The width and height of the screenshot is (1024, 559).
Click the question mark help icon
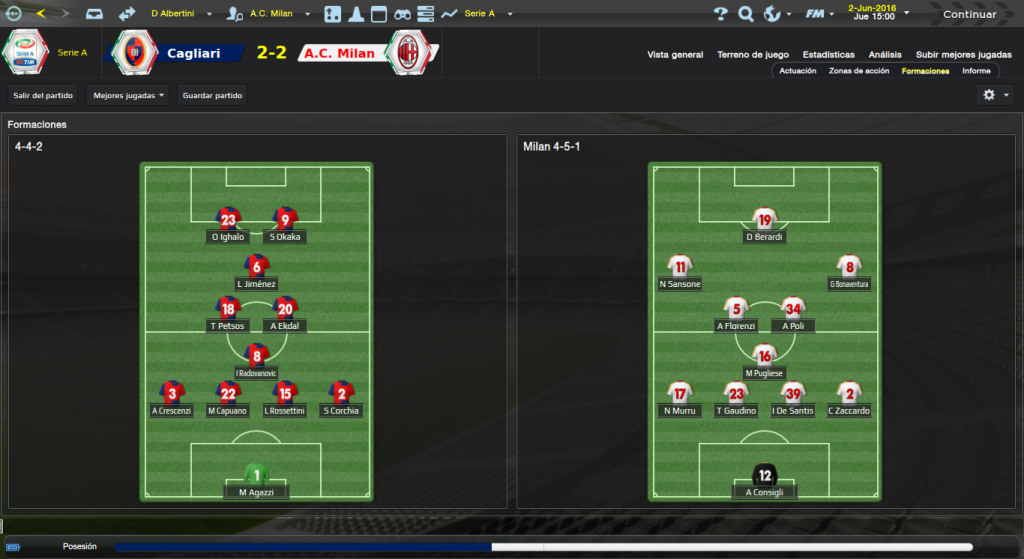720,14
